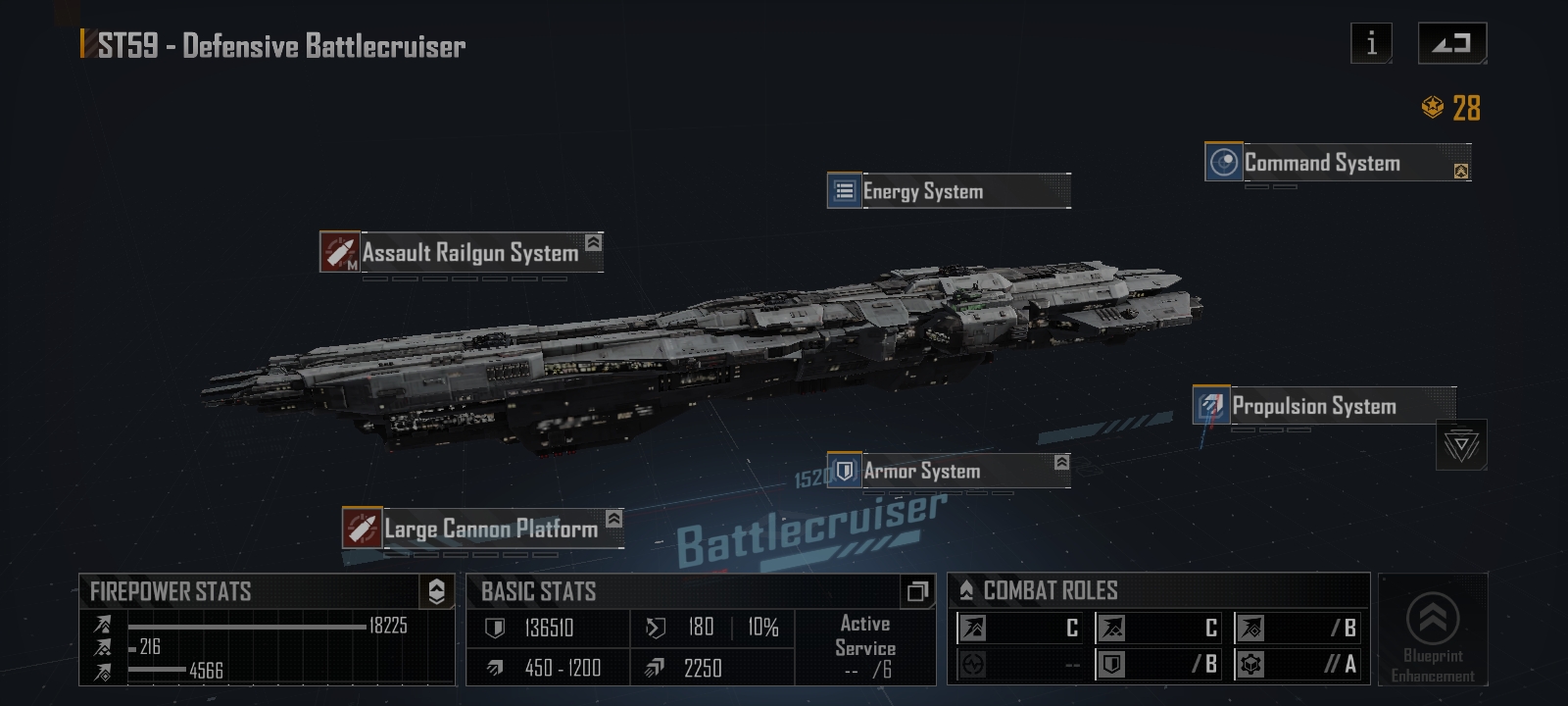
Task: Switch to the comparison view top right corner
Action: pyautogui.click(x=1451, y=42)
